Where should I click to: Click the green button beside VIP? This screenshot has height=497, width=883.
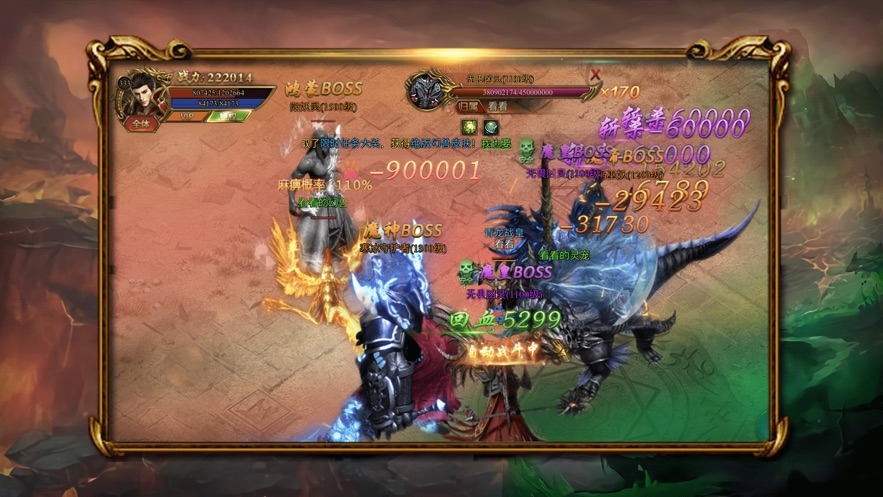tap(228, 116)
